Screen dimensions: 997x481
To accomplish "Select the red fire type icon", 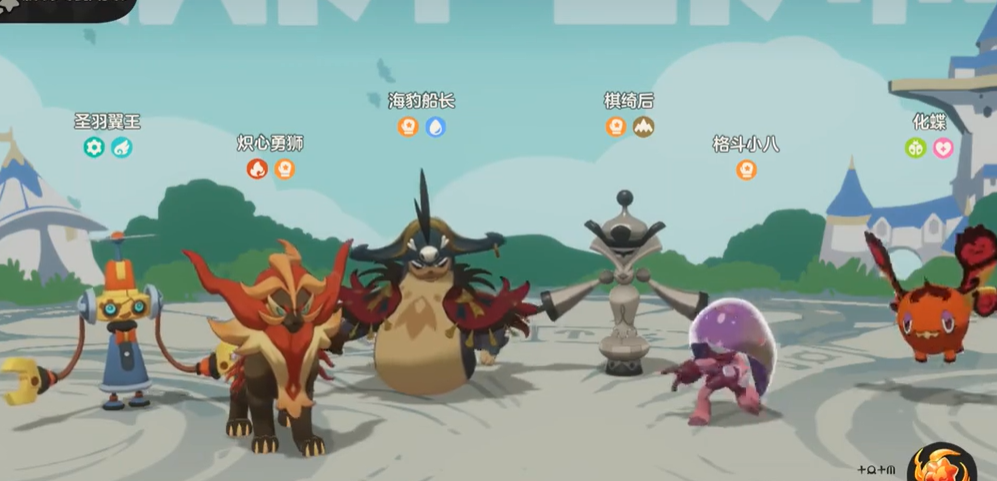I will point(257,169).
